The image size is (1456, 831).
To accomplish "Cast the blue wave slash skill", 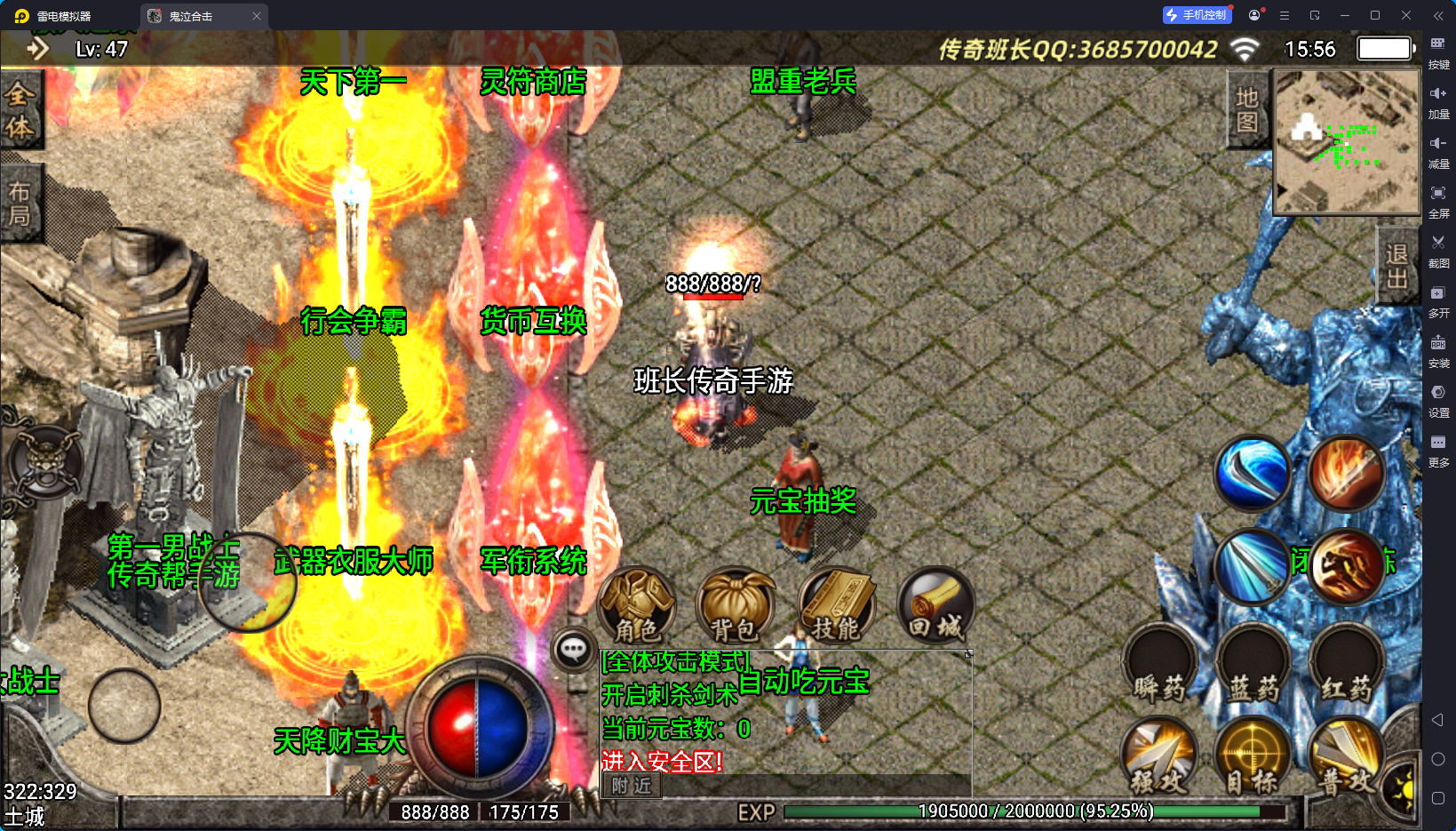I will click(x=1253, y=473).
